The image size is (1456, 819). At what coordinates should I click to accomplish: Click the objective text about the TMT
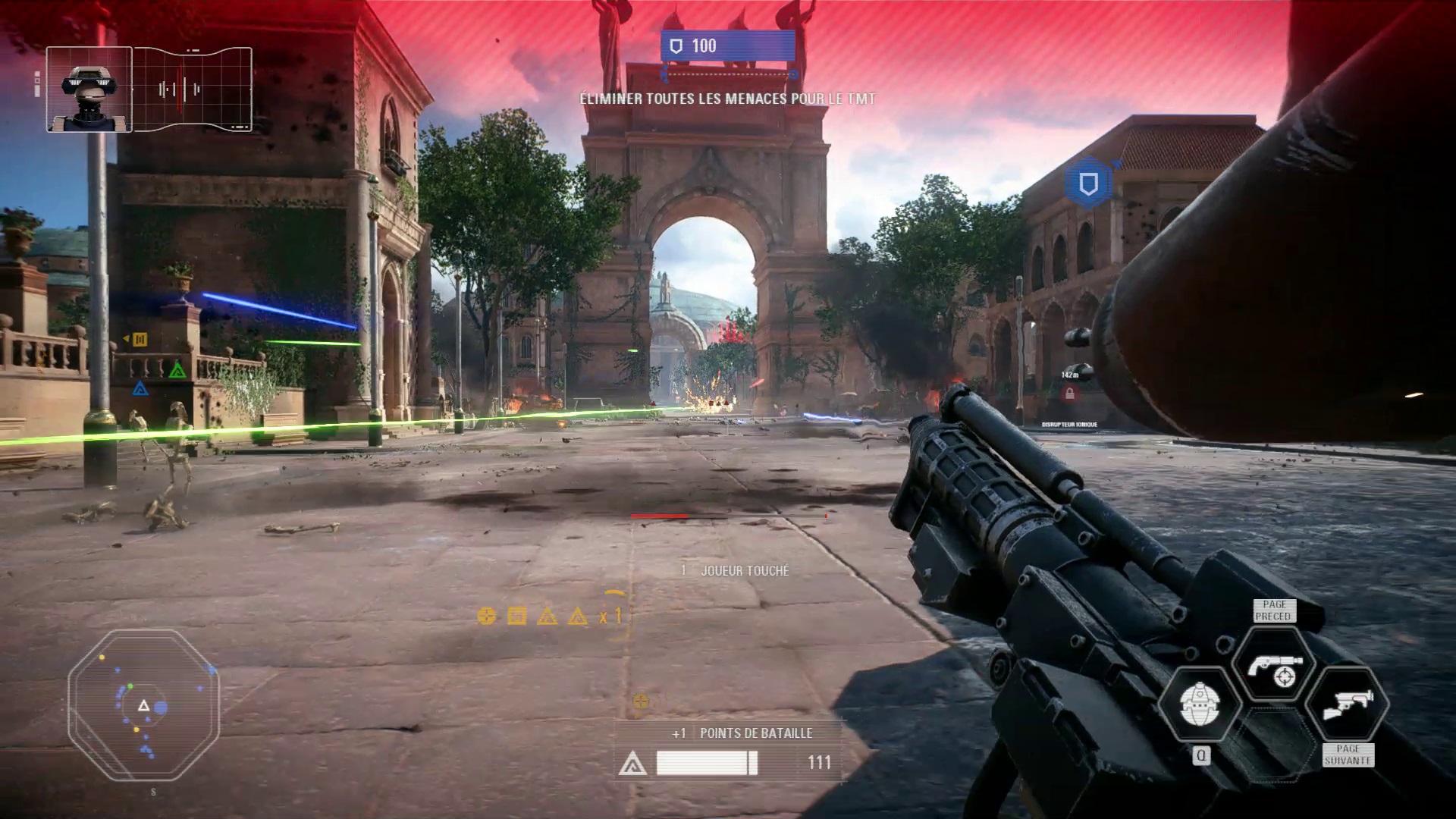pyautogui.click(x=727, y=99)
